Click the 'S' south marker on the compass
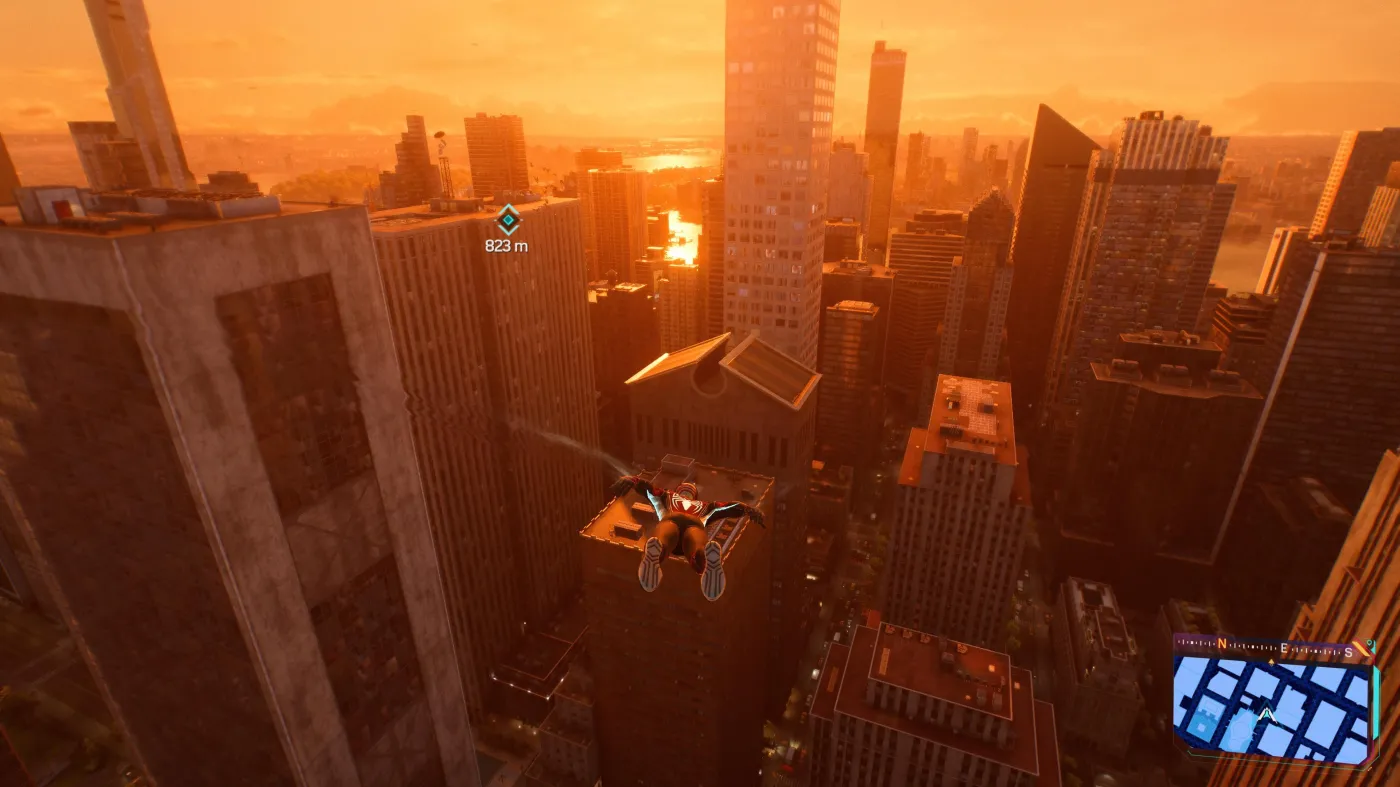The height and width of the screenshot is (787, 1400). [1347, 653]
